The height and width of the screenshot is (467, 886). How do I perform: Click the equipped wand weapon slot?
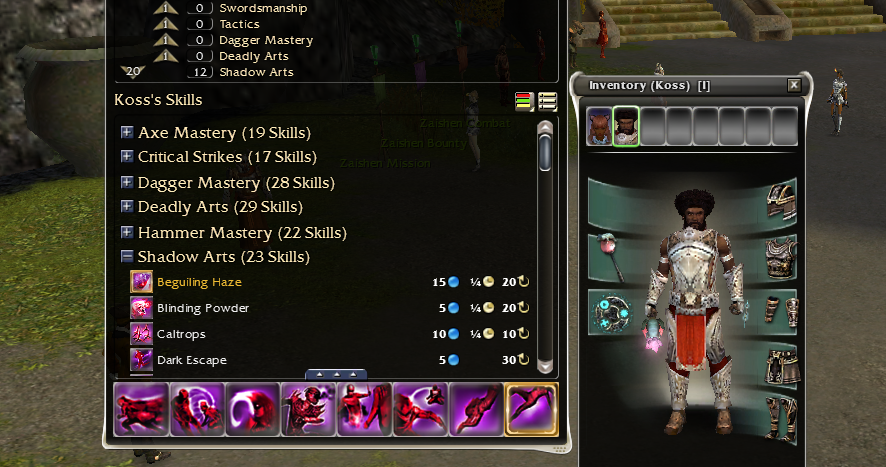609,254
